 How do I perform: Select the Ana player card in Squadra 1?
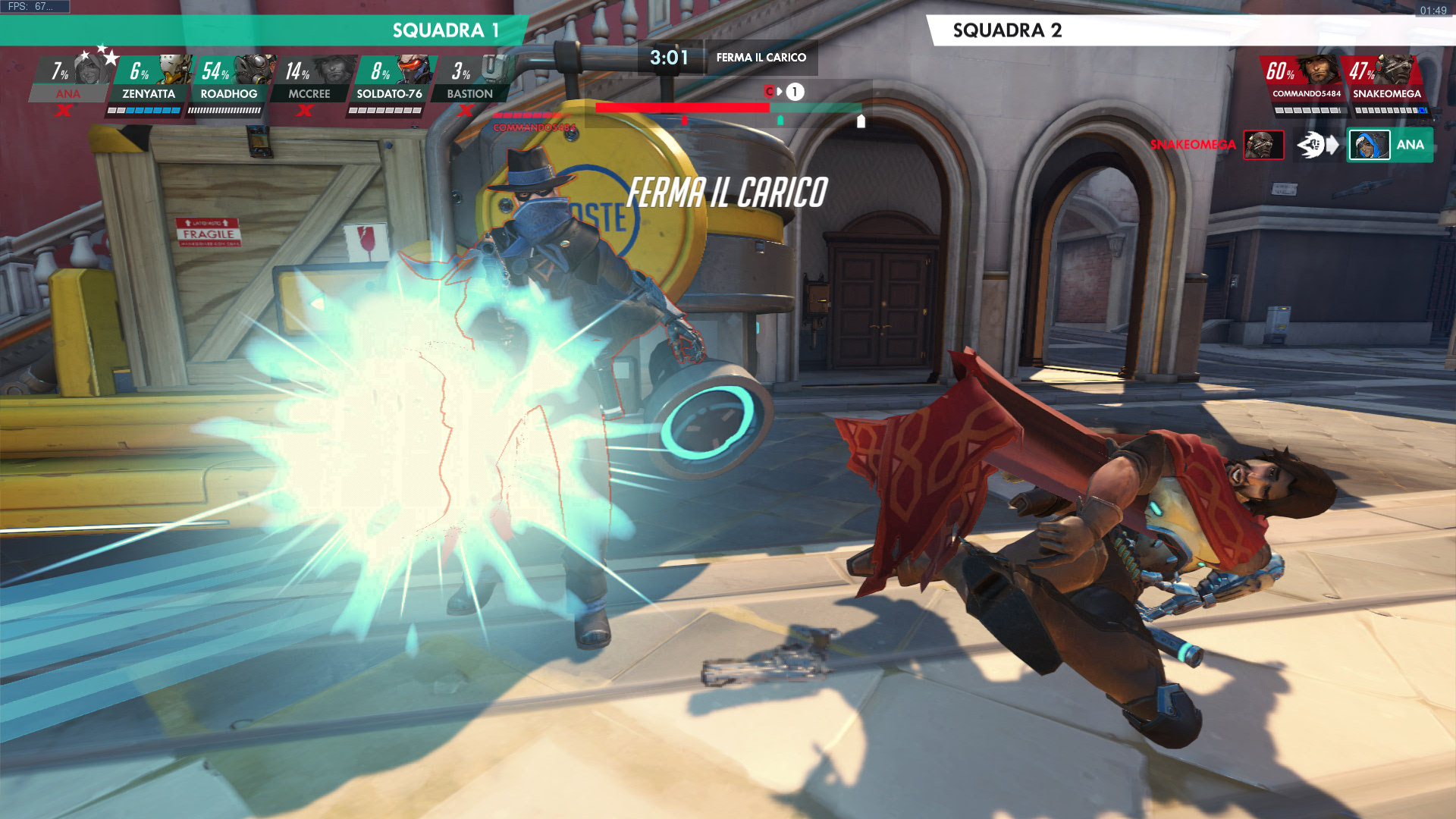[70, 80]
